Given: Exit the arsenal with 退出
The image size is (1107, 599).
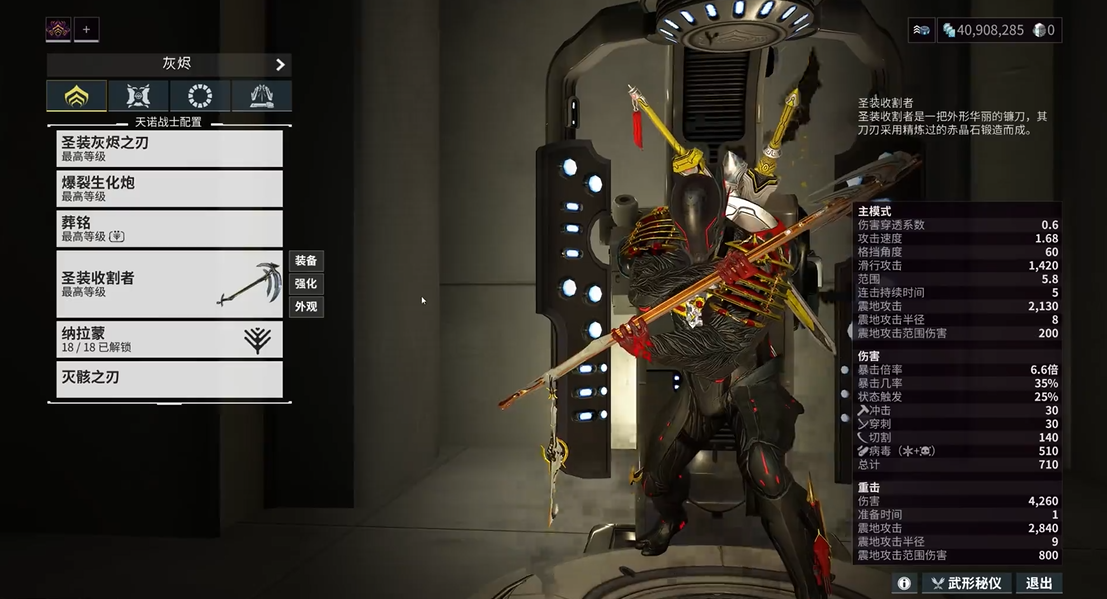Looking at the screenshot, I should 1039,583.
